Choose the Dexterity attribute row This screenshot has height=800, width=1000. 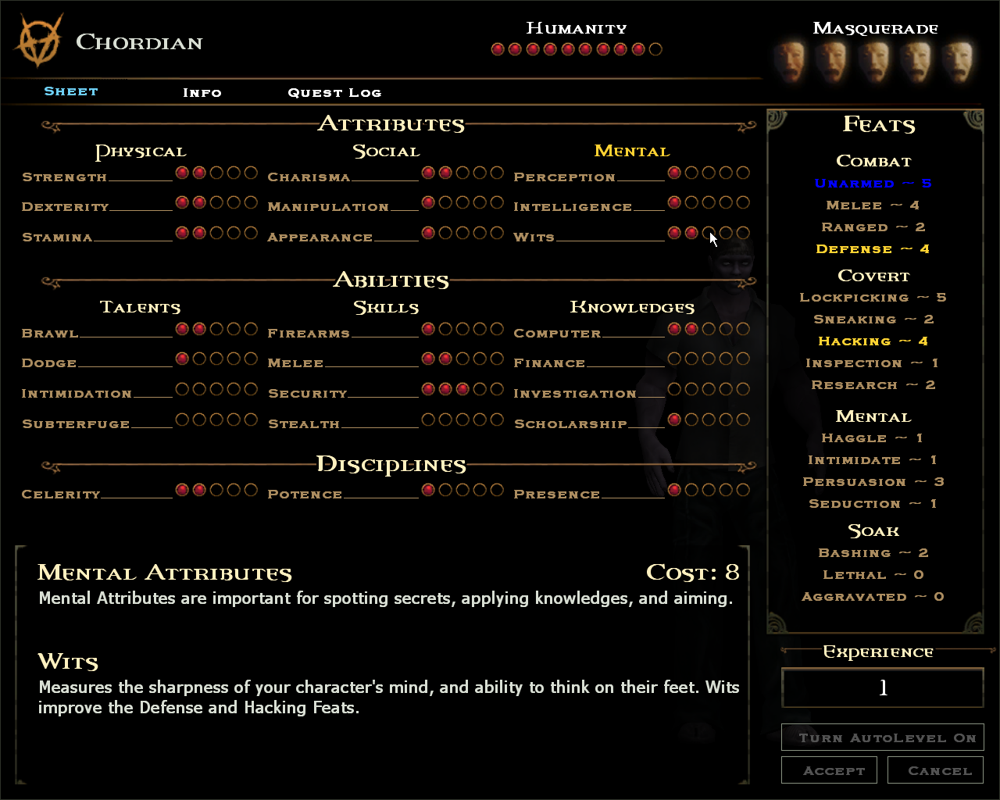coord(66,207)
